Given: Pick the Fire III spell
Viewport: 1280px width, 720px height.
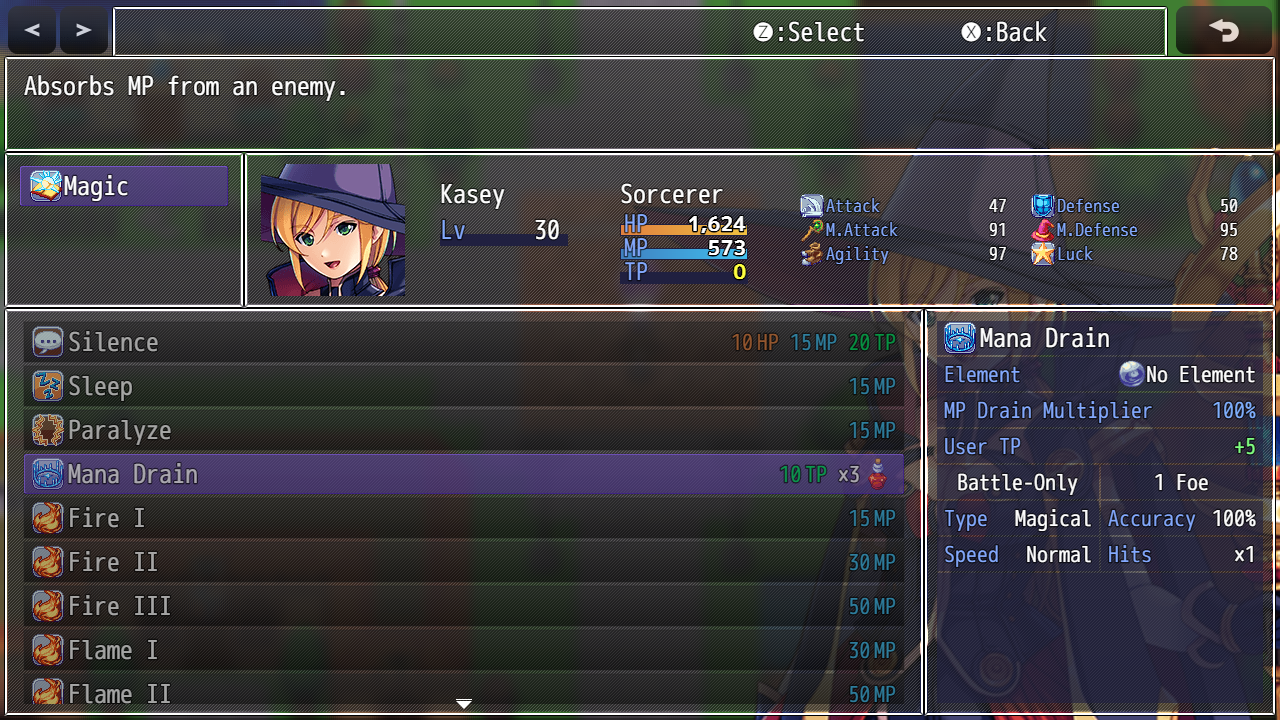Looking at the screenshot, I should (463, 606).
